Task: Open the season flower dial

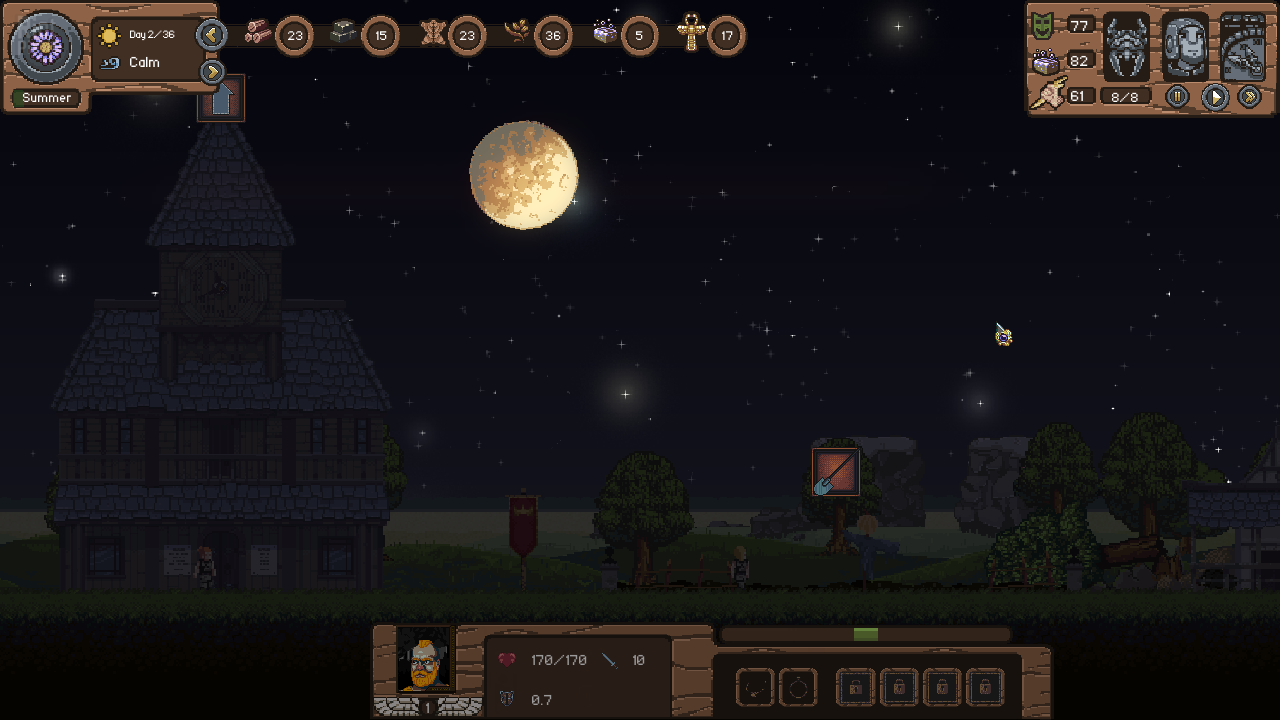Action: point(45,47)
